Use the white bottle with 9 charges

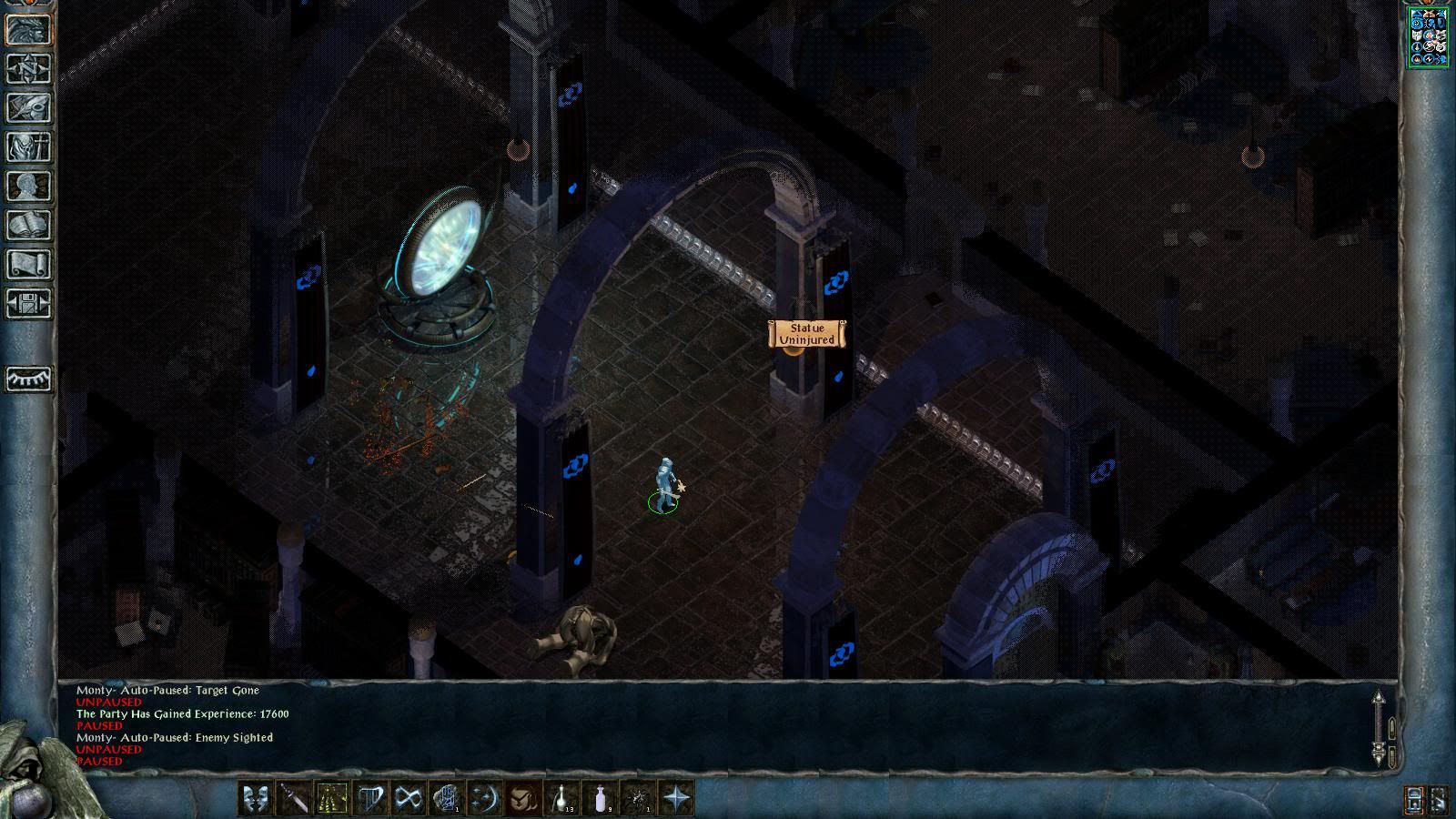pyautogui.click(x=600, y=798)
